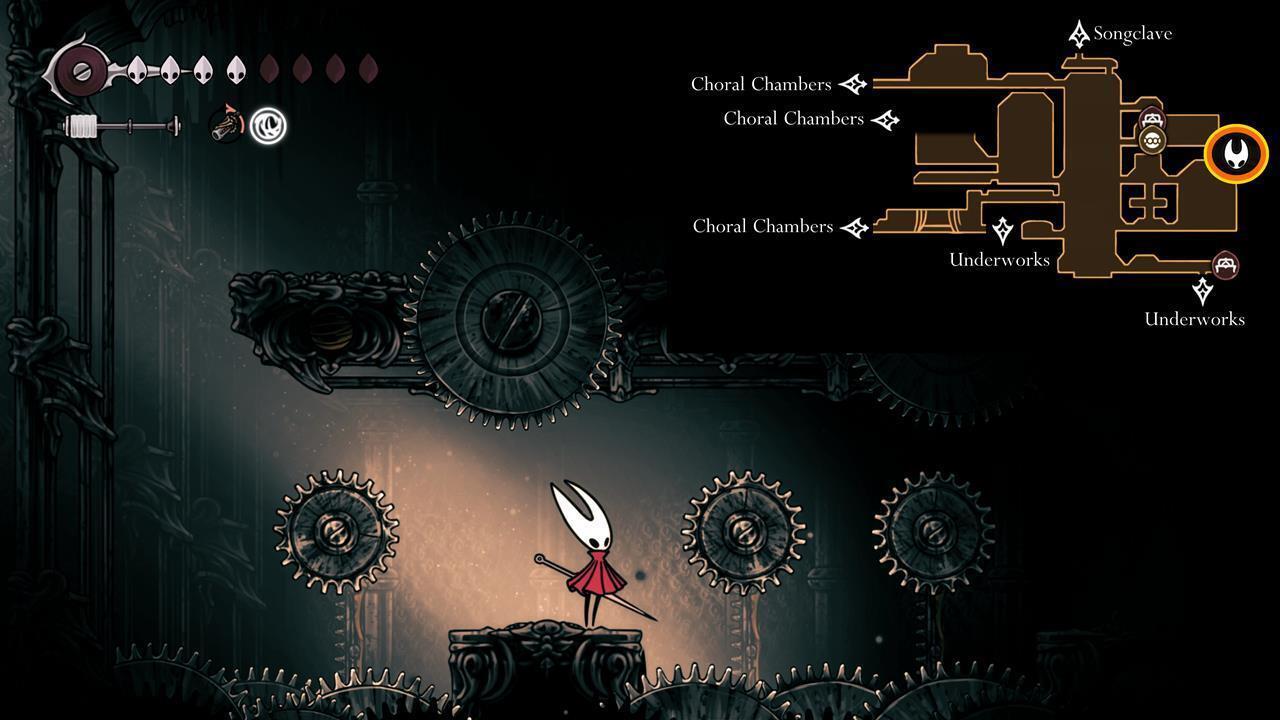
Task: Click the lowest Choral Chambers exit arrow
Action: click(x=855, y=226)
